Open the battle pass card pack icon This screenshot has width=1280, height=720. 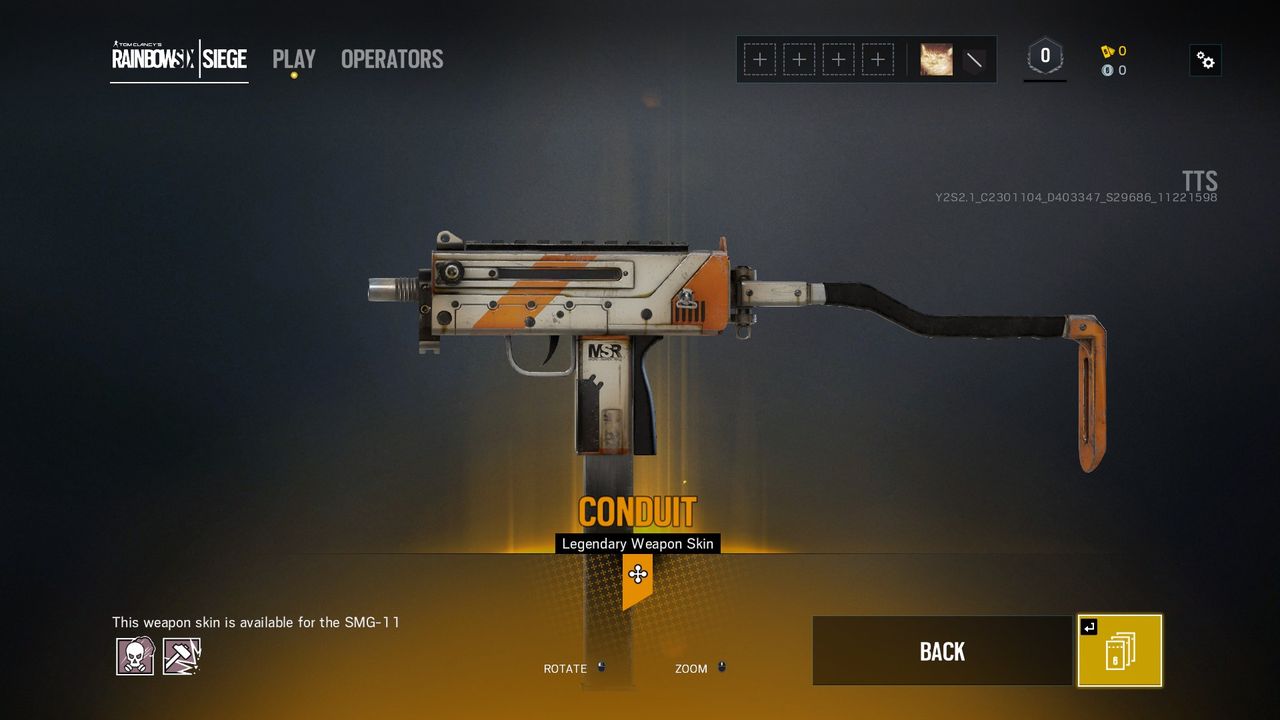pyautogui.click(x=1118, y=650)
